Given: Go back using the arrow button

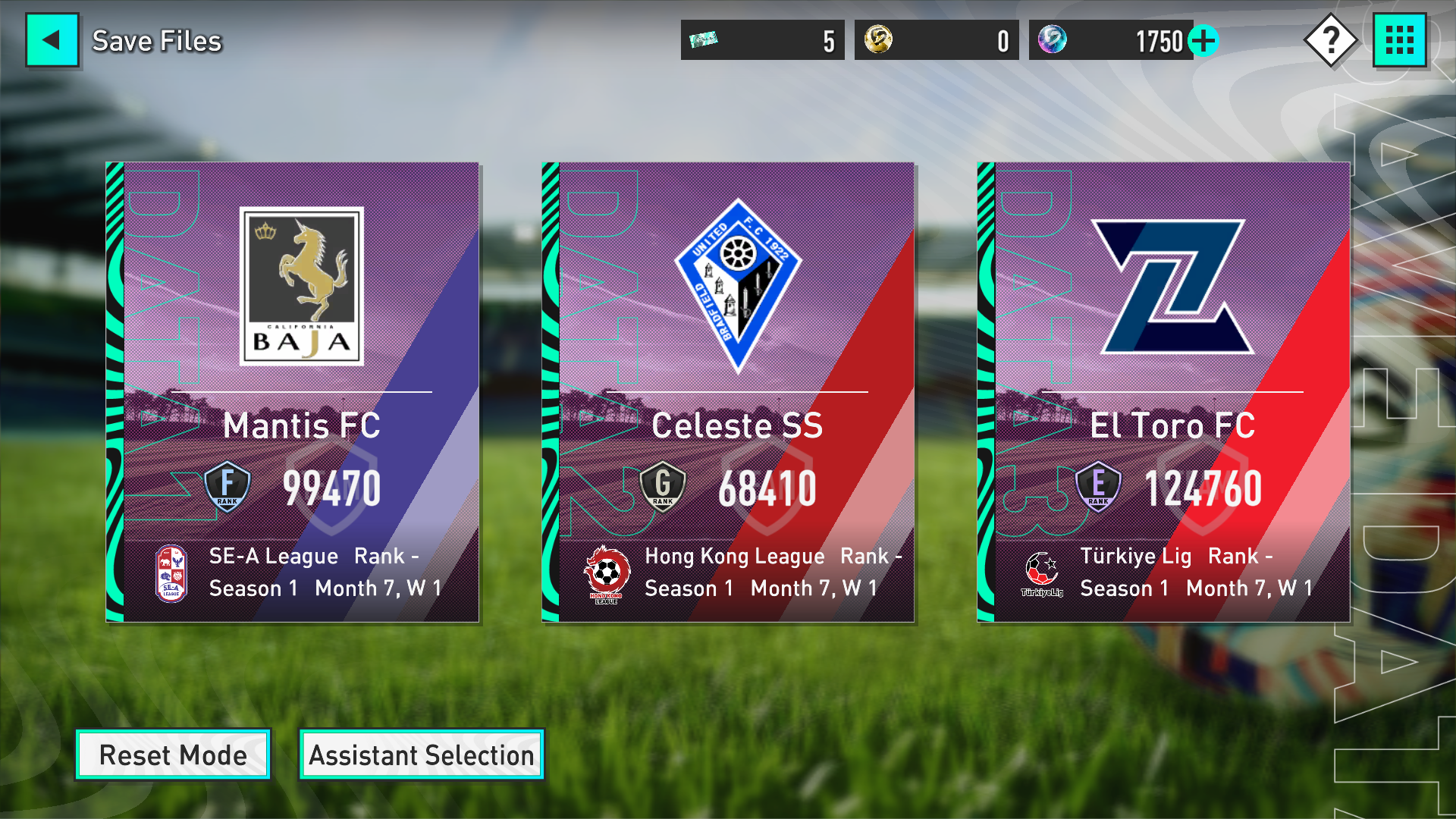Looking at the screenshot, I should tap(52, 40).
